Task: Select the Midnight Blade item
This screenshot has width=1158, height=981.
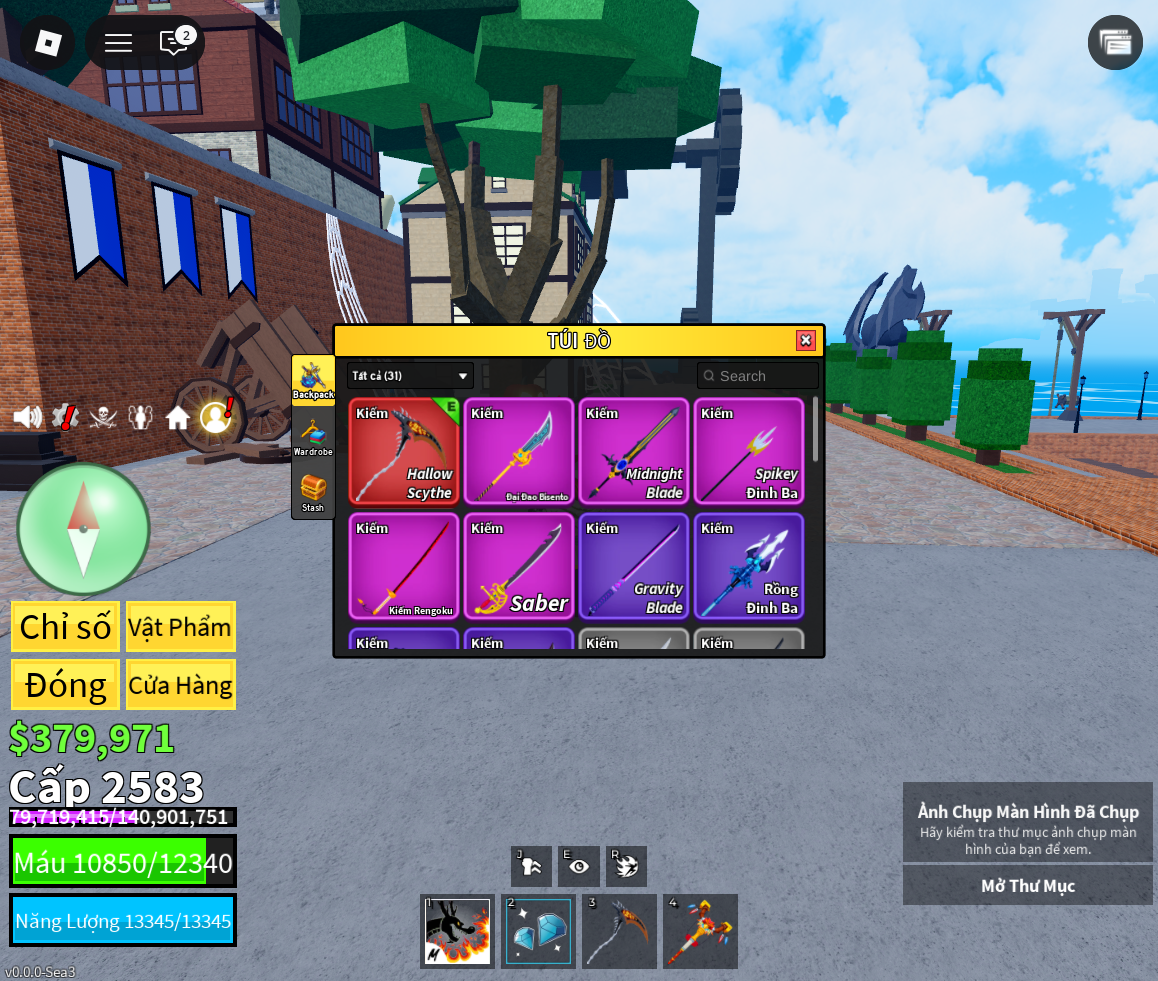Action: (x=634, y=451)
